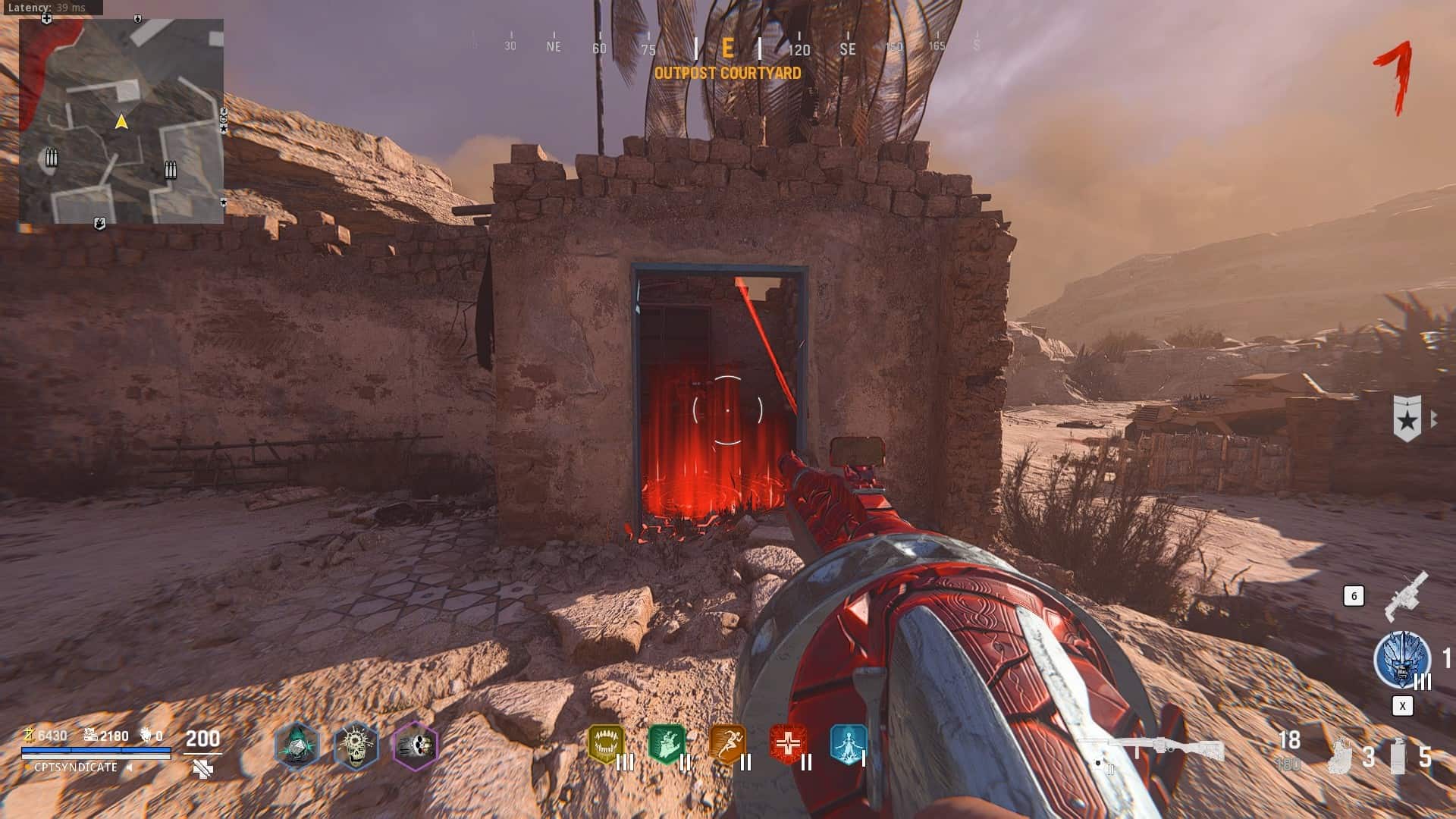Select the purple revolver cylinder covenant icon
This screenshot has width=1456, height=819.
(415, 745)
